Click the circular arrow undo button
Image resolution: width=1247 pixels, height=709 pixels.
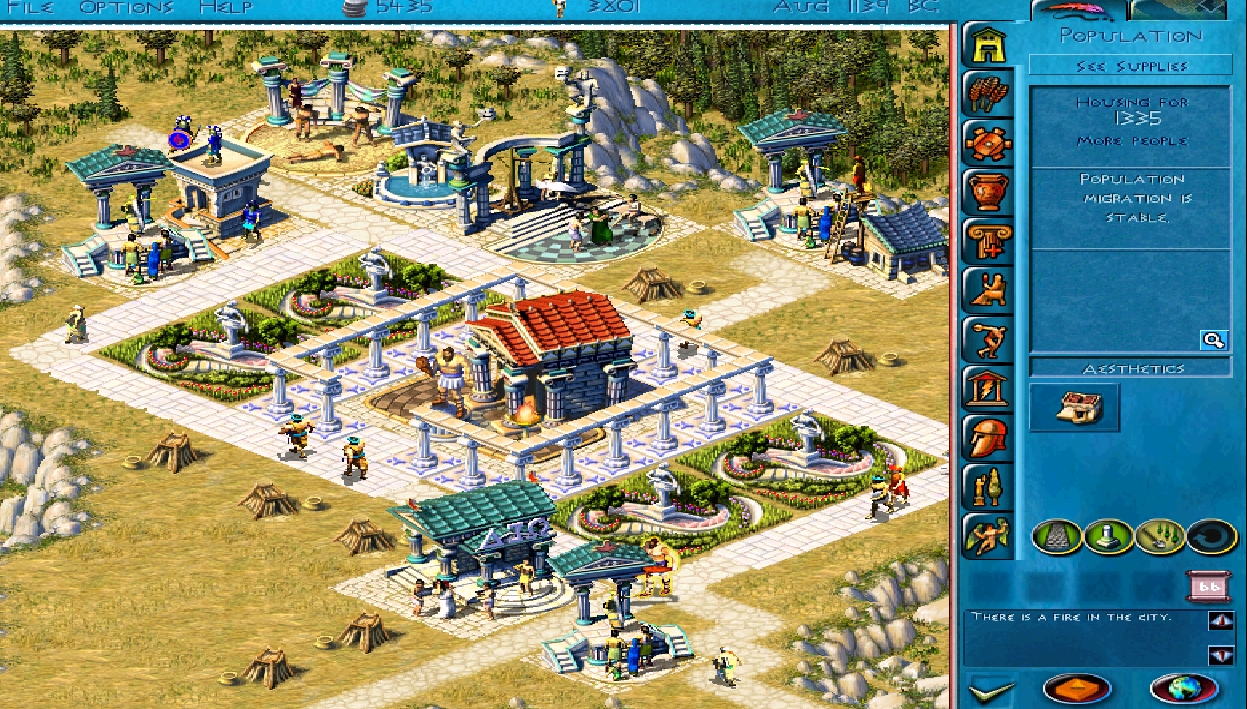(x=1213, y=536)
